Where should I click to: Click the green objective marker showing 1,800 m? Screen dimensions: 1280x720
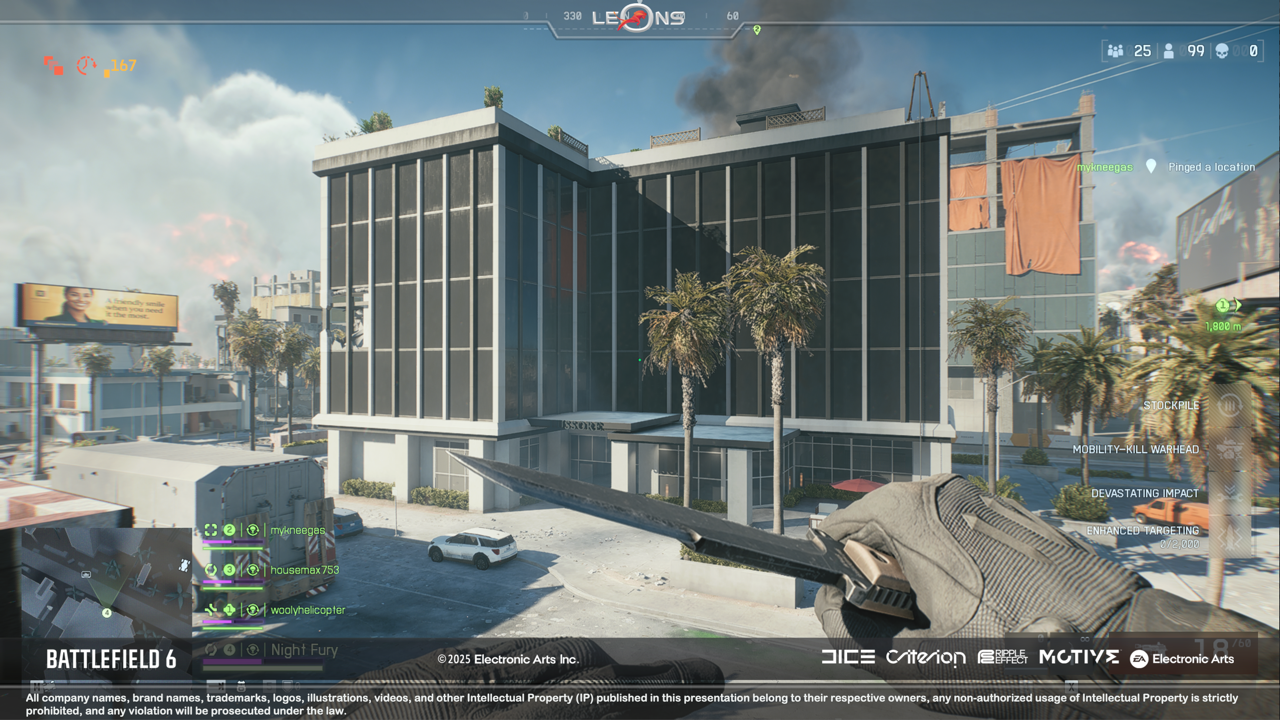coord(1227,306)
